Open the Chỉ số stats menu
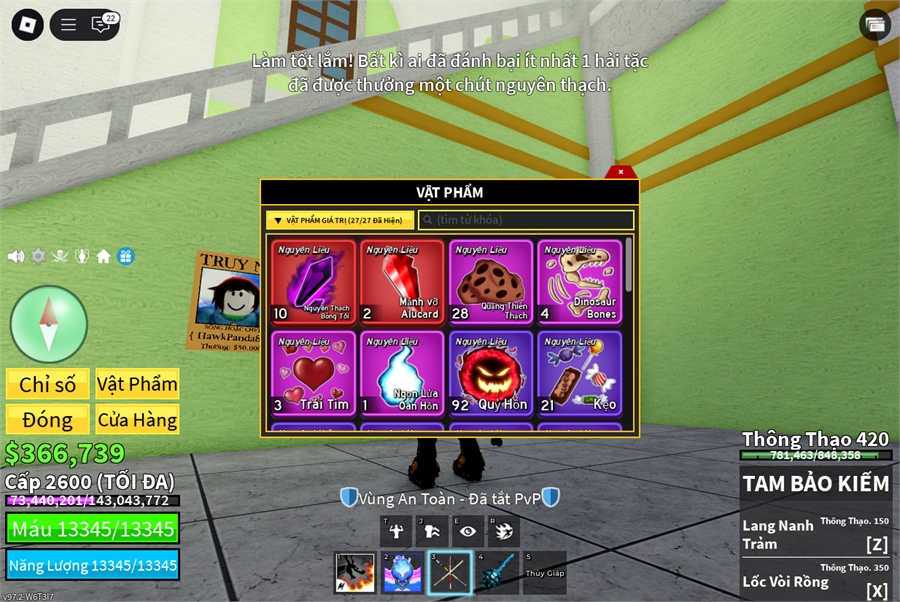The height and width of the screenshot is (602, 900). (x=48, y=384)
